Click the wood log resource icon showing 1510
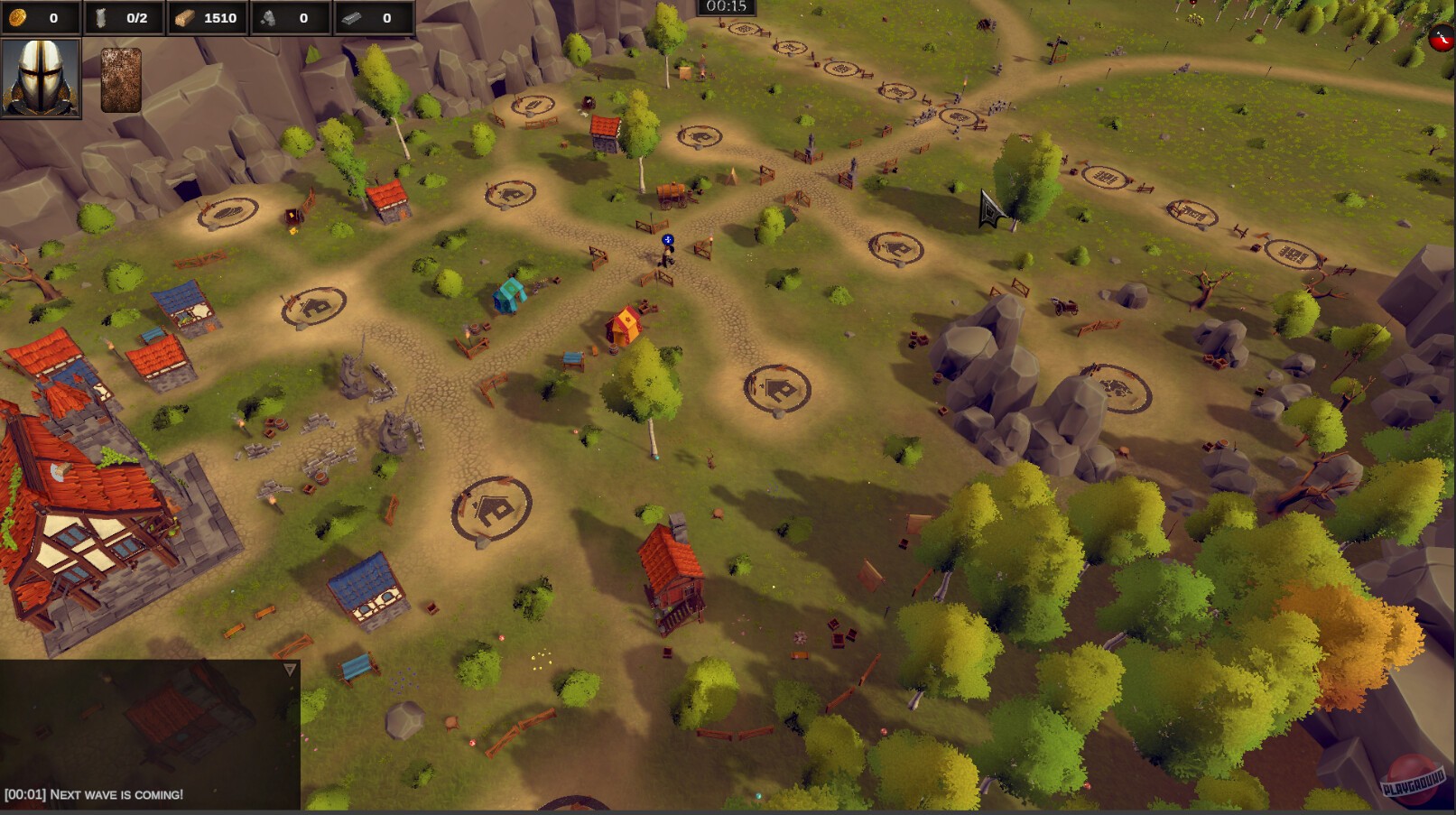 183,15
